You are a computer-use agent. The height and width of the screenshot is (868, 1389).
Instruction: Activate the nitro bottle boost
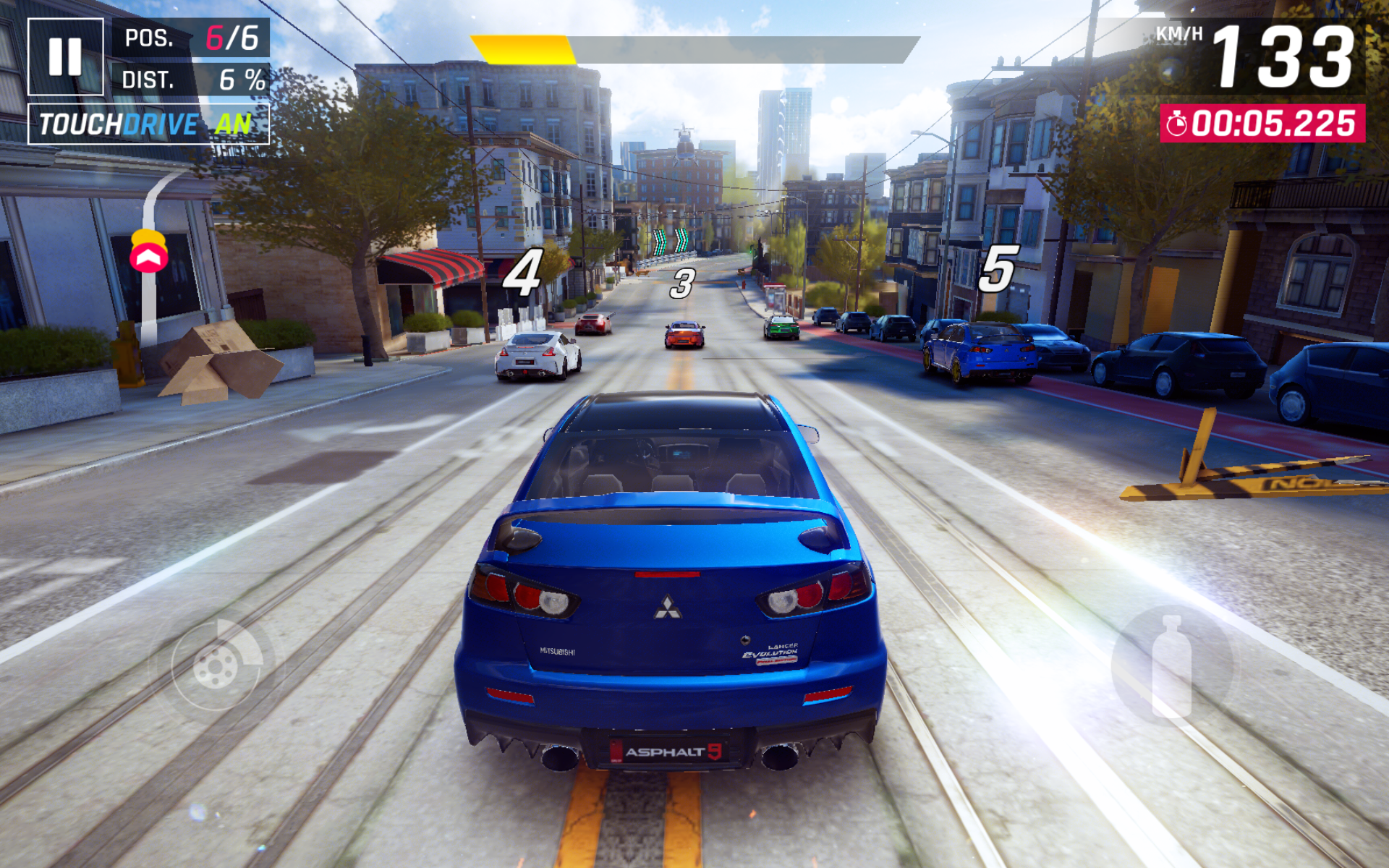(x=1171, y=665)
